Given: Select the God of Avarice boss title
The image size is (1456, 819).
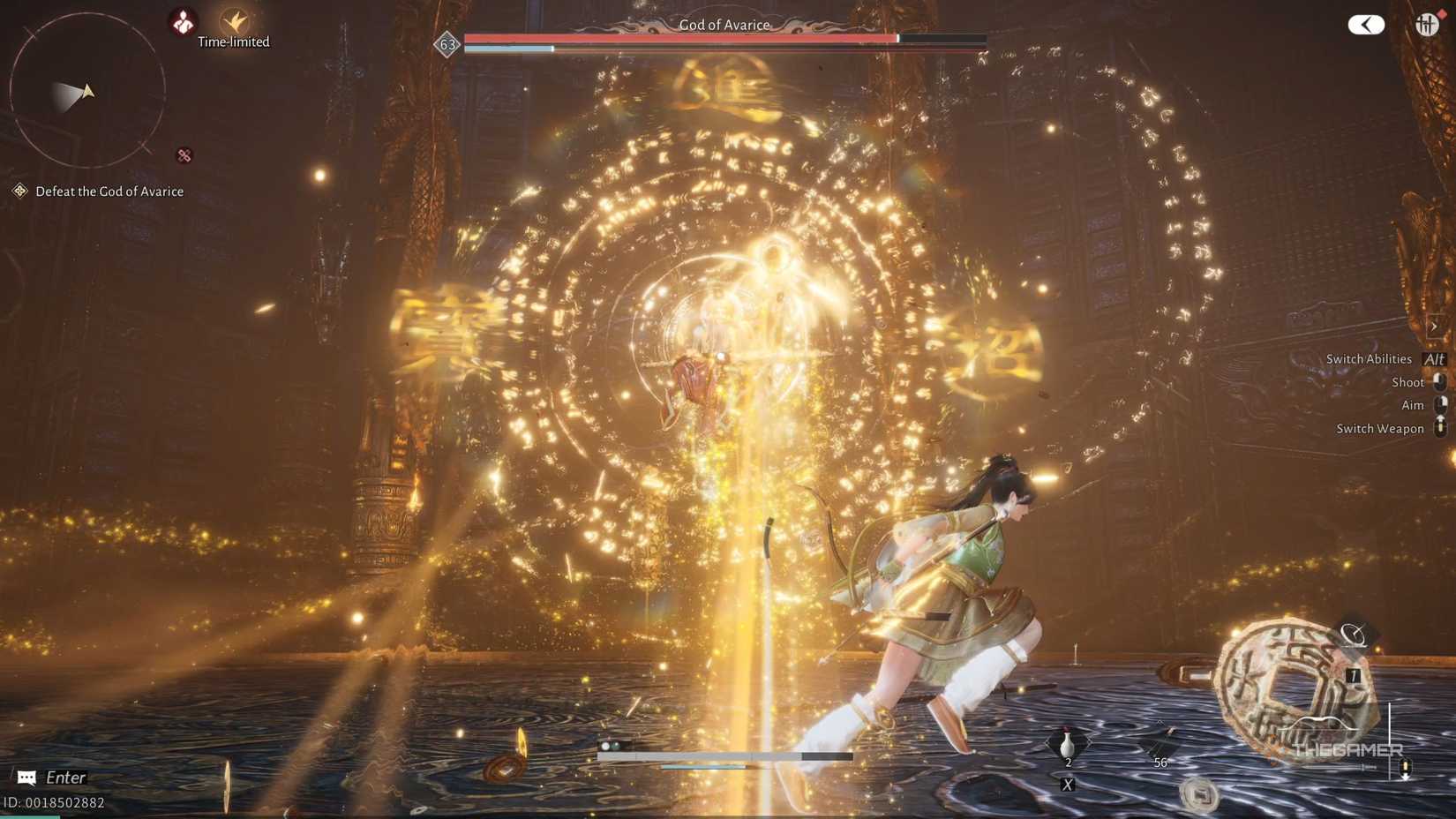Looking at the screenshot, I should [x=725, y=25].
